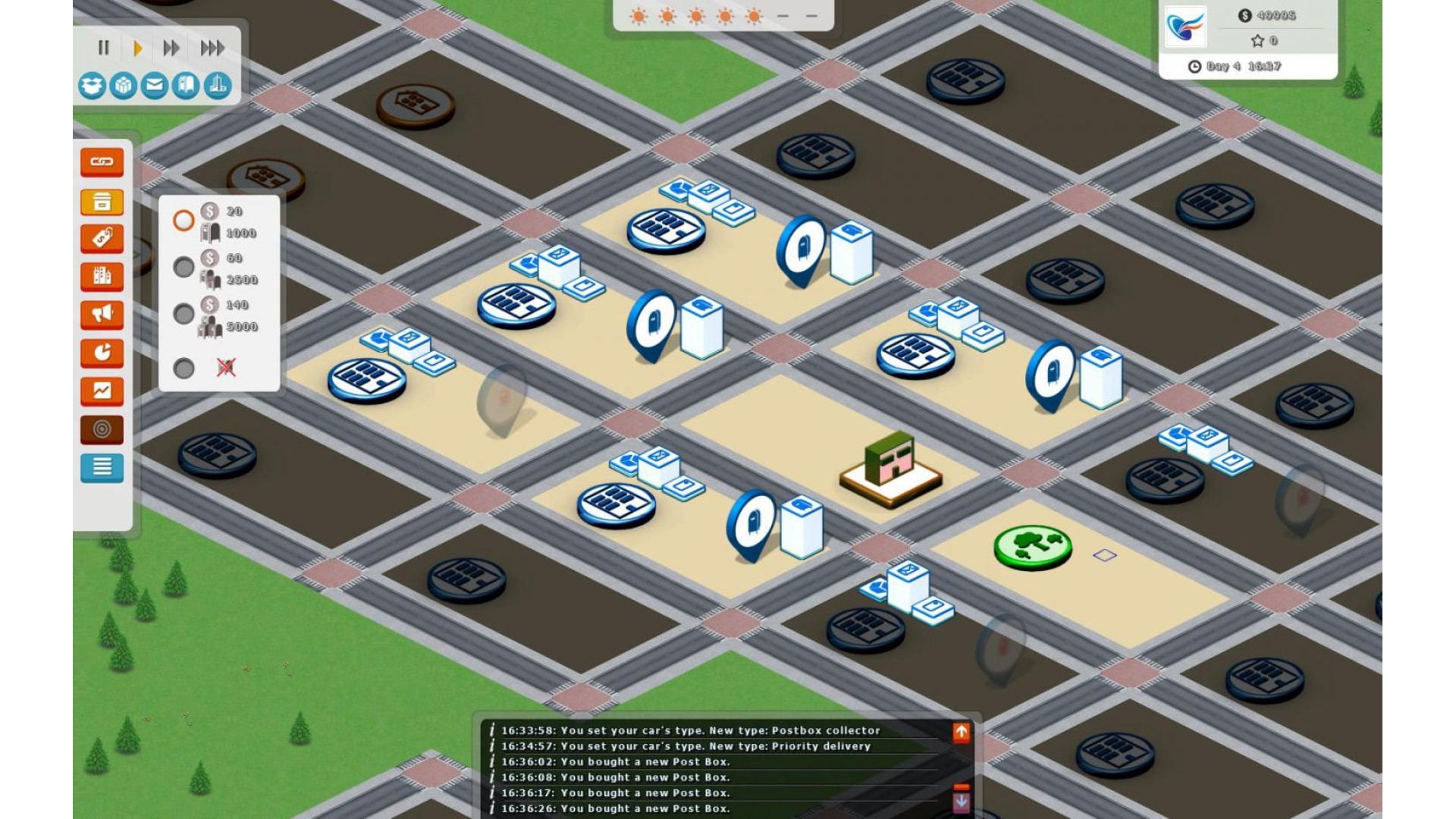Set triple fast-forward speed
The width and height of the screenshot is (1456, 819).
click(x=212, y=49)
